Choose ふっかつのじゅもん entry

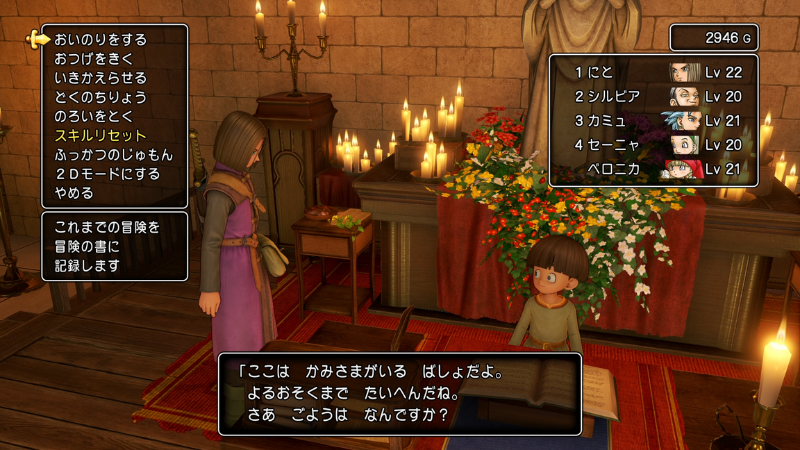(113, 154)
